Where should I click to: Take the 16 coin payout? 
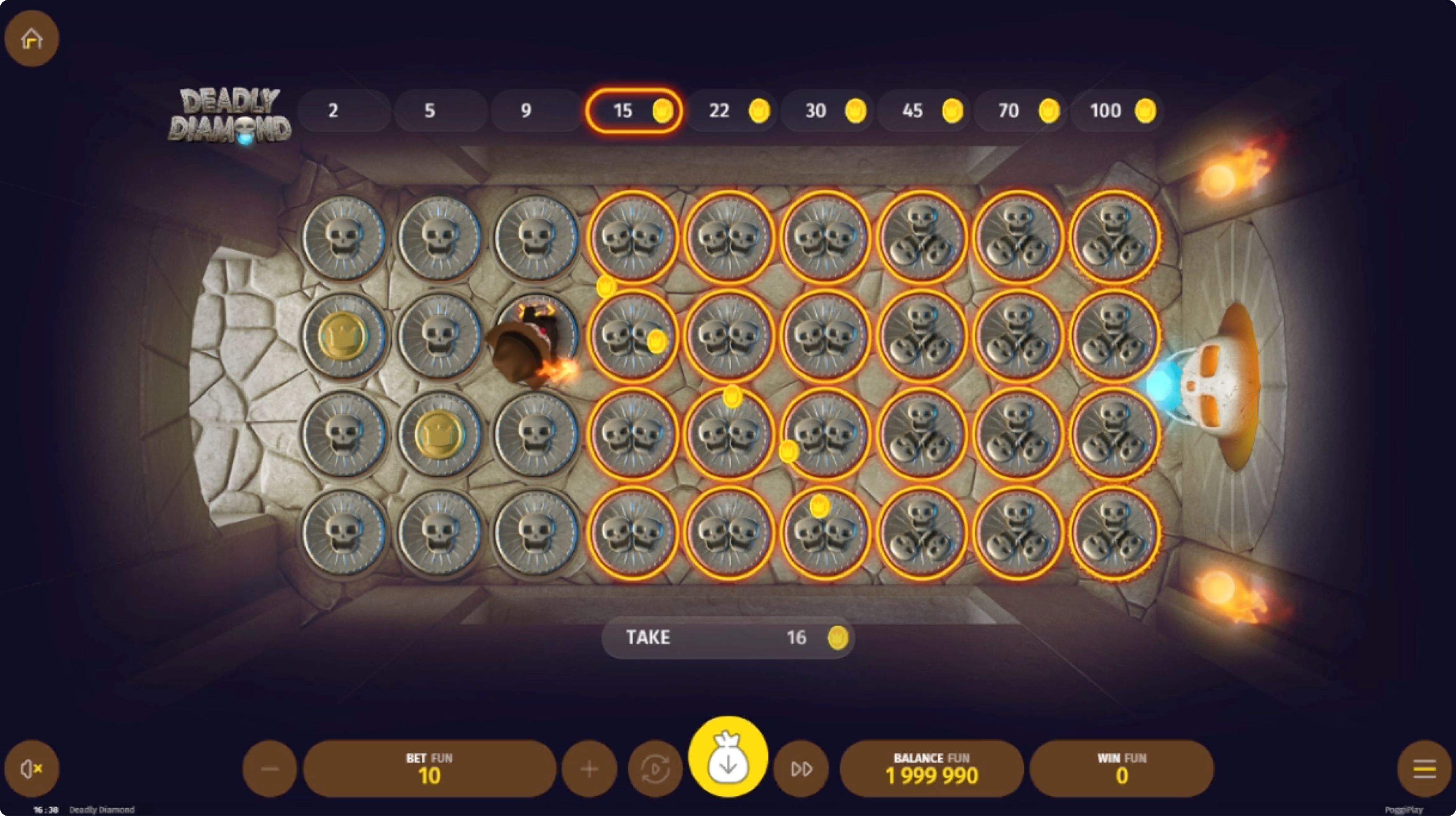point(728,637)
